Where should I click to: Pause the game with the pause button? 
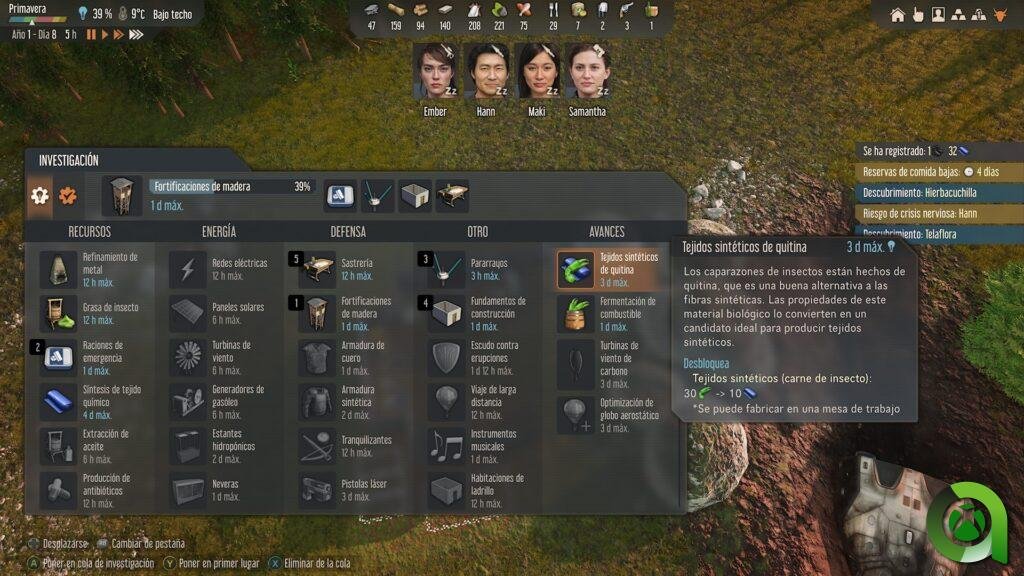pyautogui.click(x=91, y=34)
